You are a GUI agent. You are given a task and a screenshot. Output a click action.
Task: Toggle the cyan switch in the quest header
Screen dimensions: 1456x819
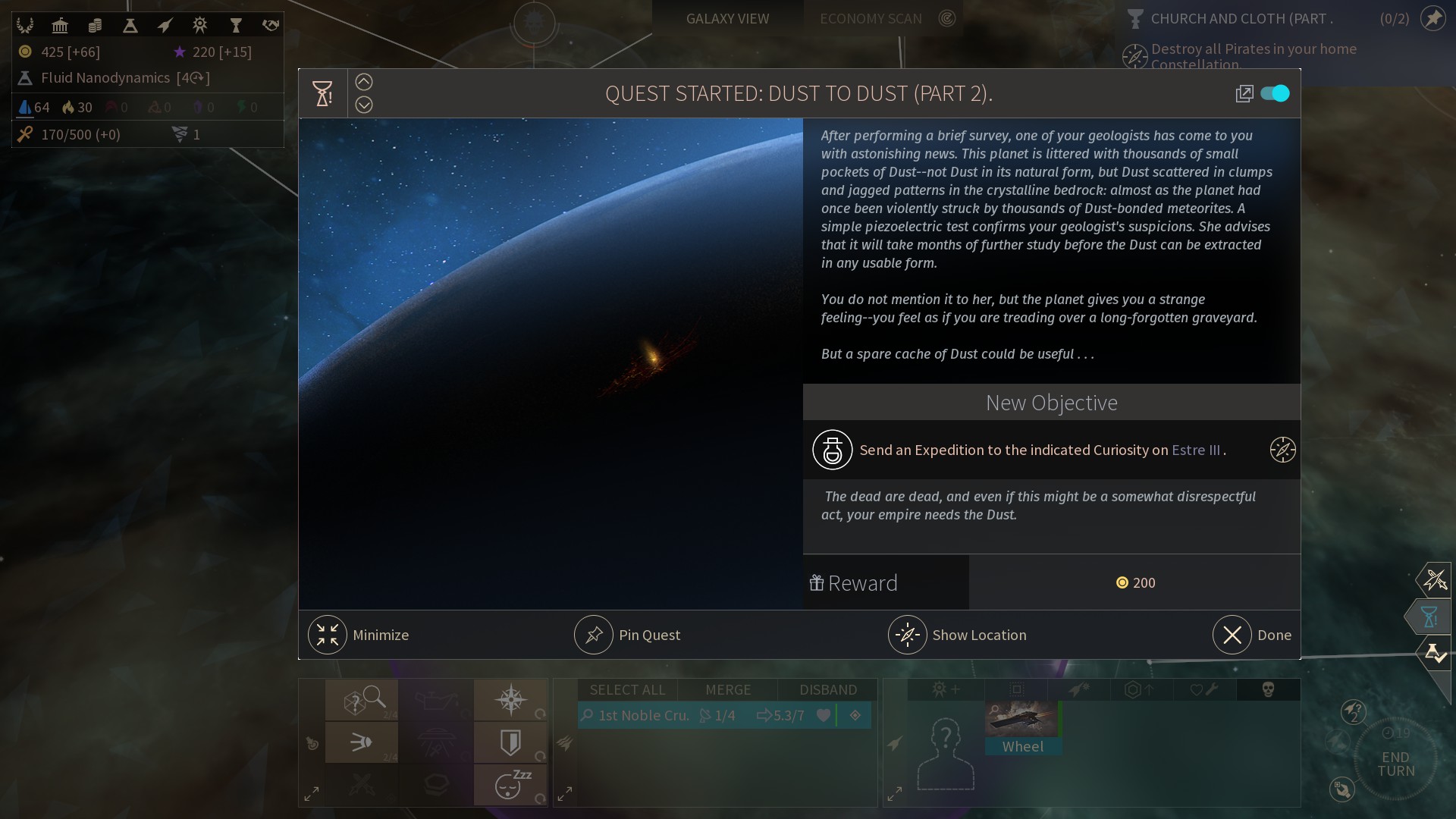1275,93
